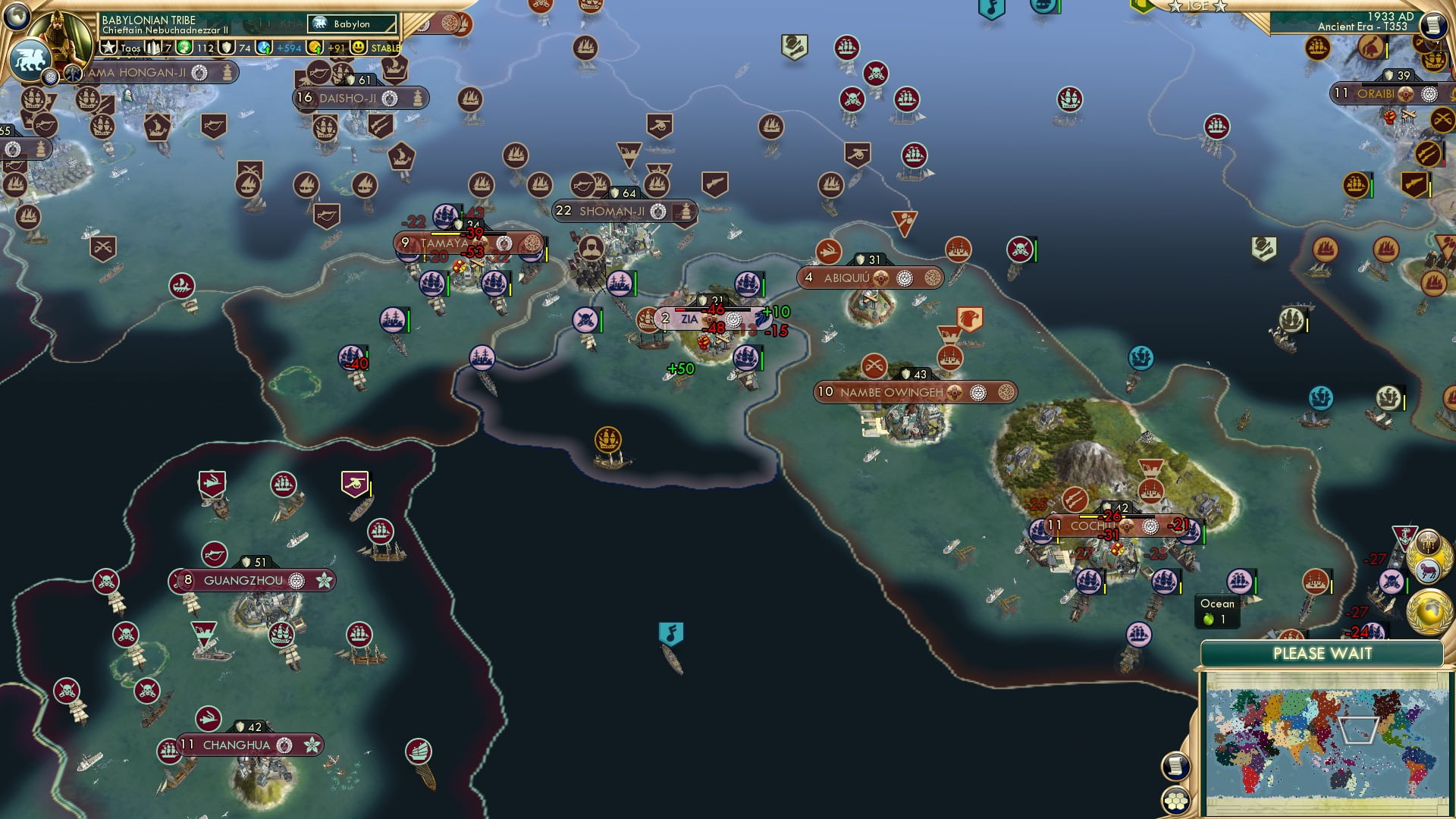Open the Babylon civilization dropdown
1456x819 pixels.
(353, 24)
